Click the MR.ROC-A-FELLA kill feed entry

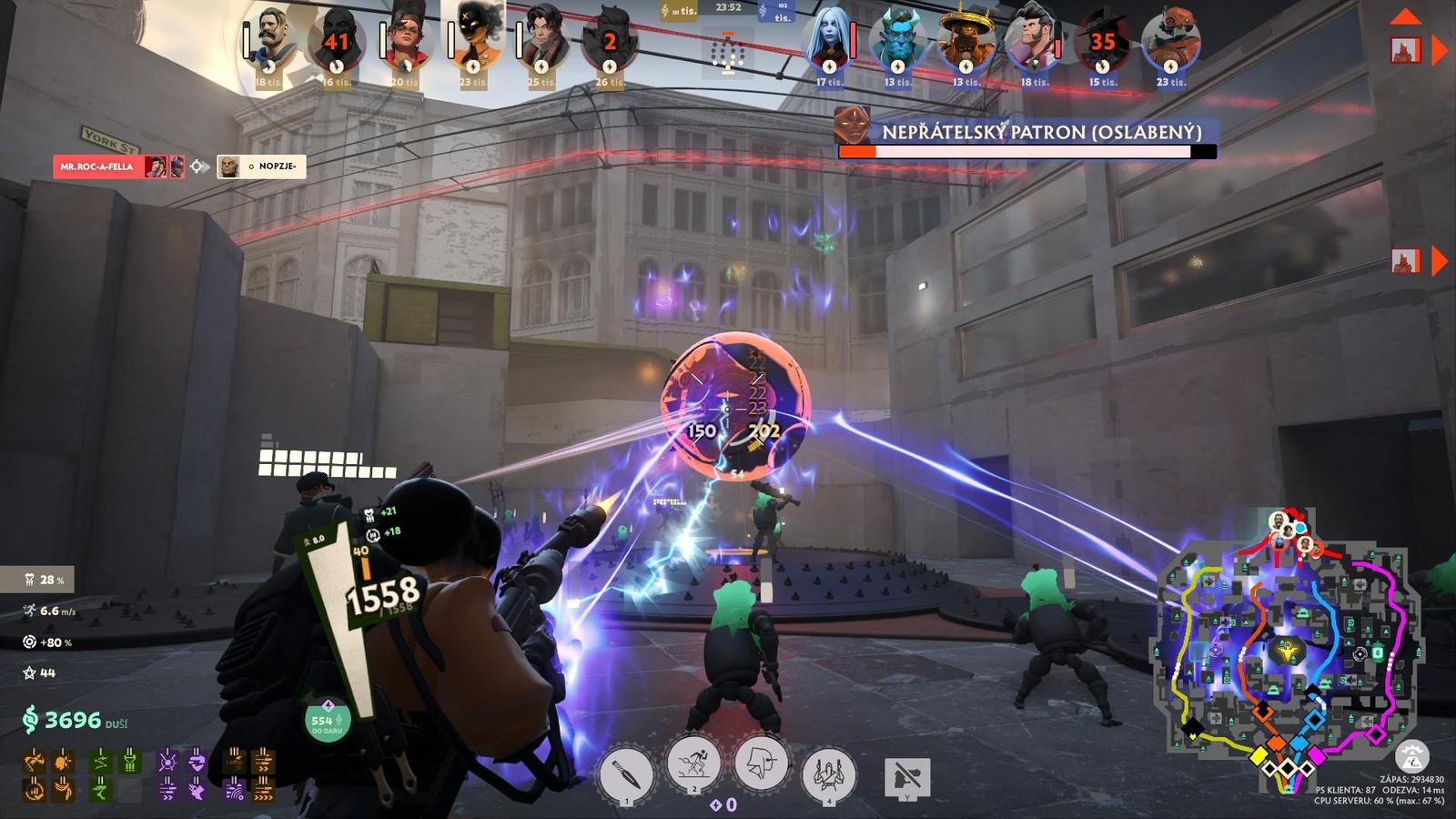96,167
